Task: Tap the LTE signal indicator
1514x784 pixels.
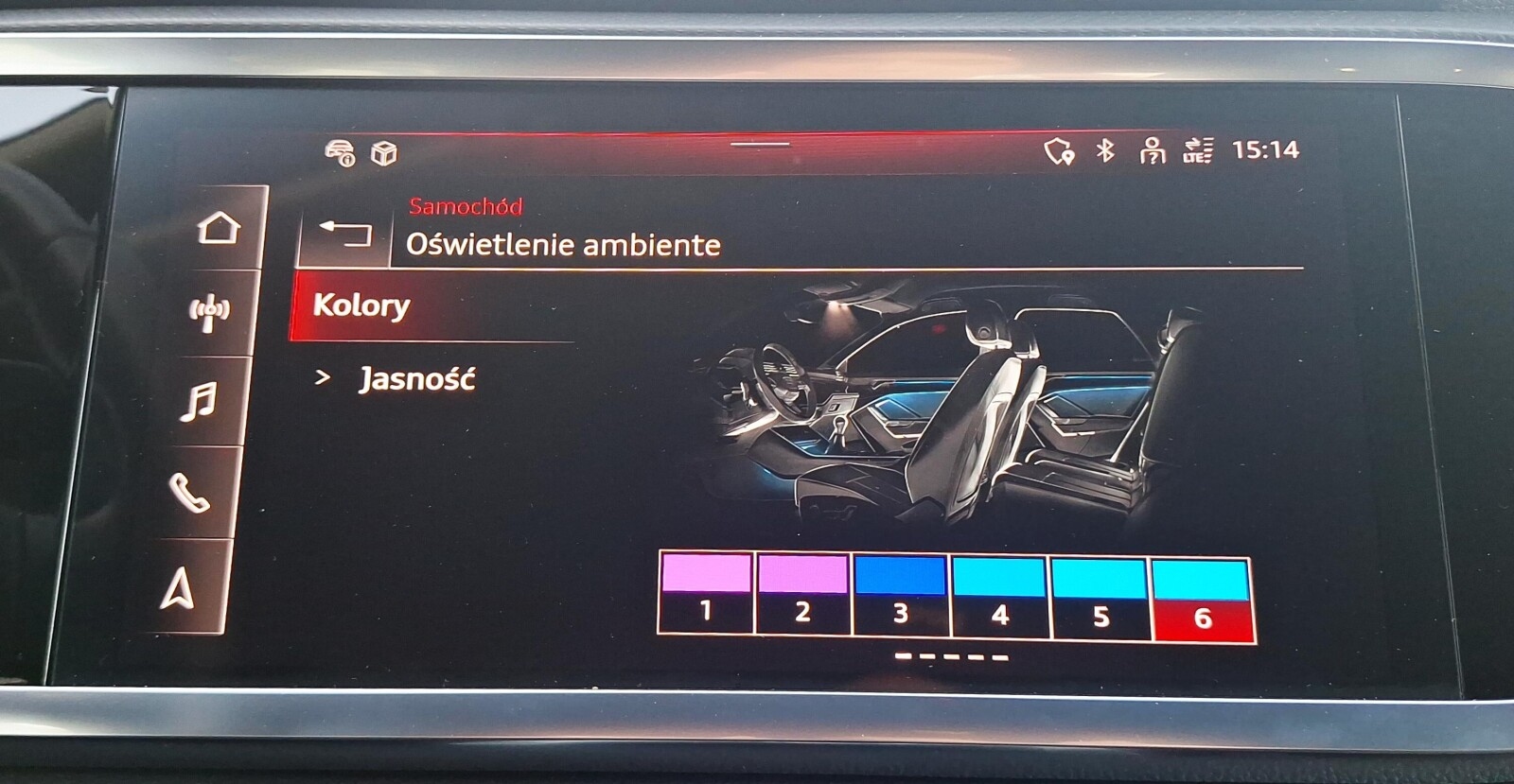Action: [1198, 148]
